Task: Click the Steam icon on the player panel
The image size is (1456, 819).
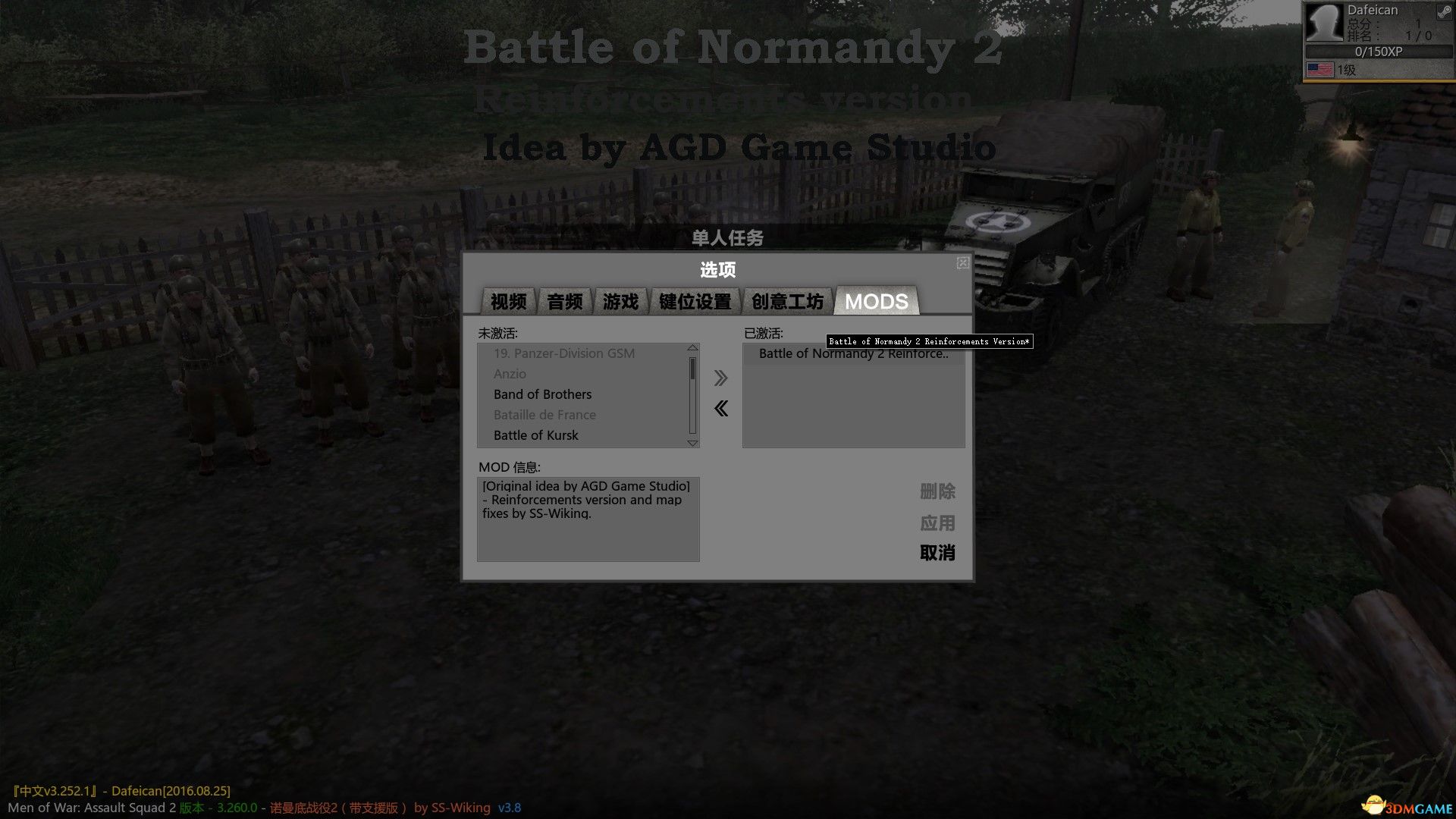Action: [1443, 13]
